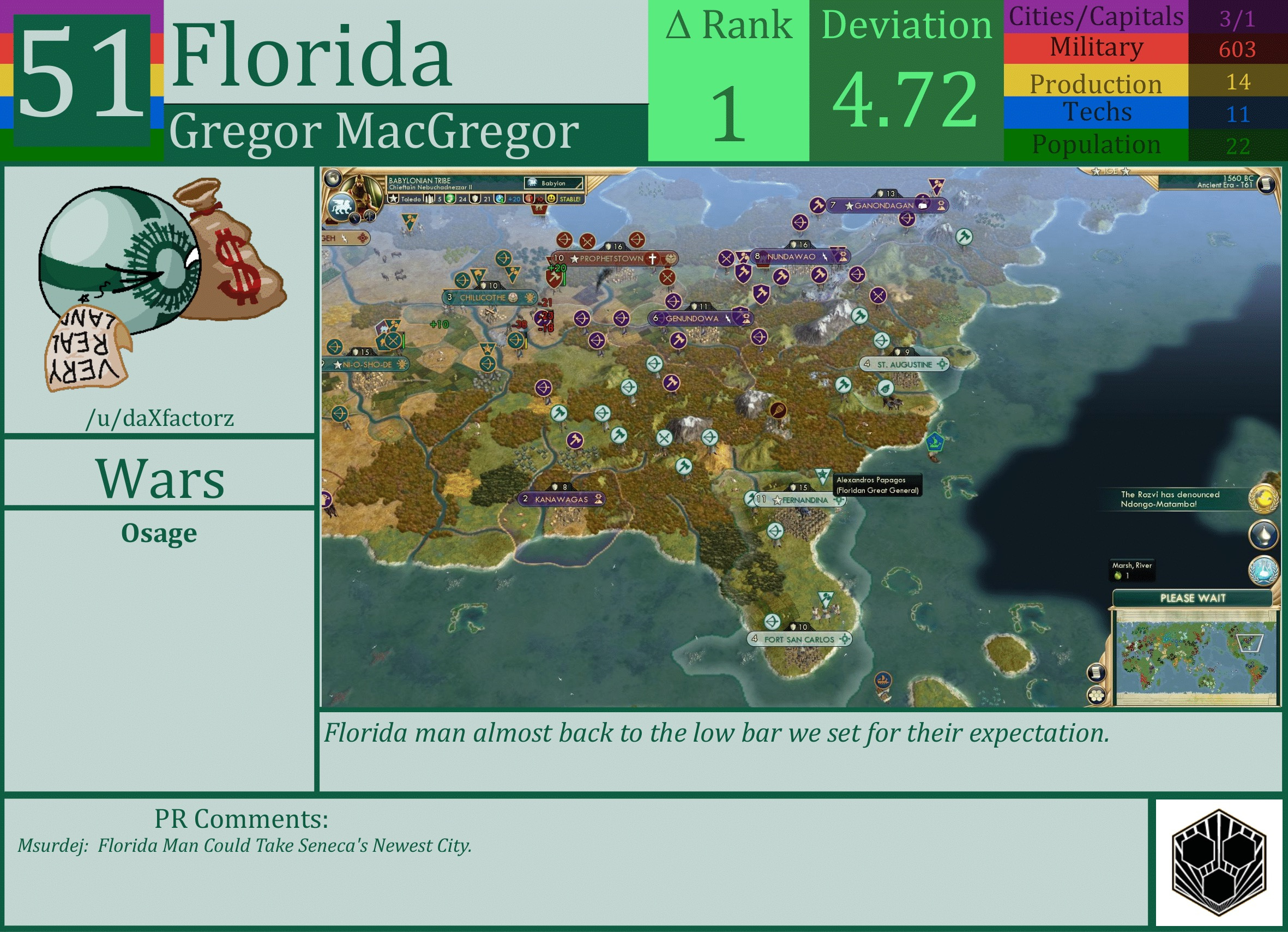Click the blue research notification icon
The height and width of the screenshot is (932, 1288).
coord(1263,570)
